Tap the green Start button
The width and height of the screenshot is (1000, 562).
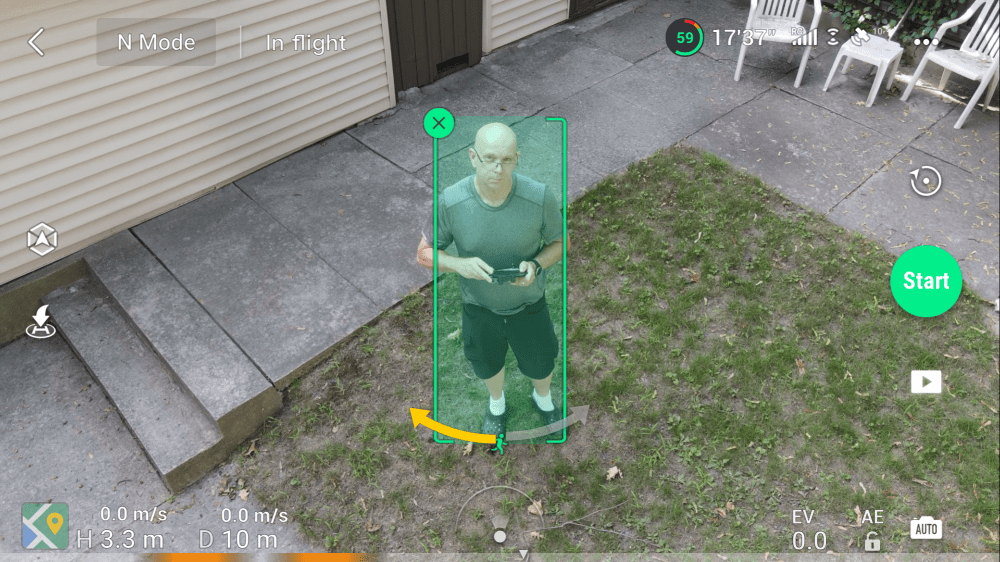click(x=926, y=281)
